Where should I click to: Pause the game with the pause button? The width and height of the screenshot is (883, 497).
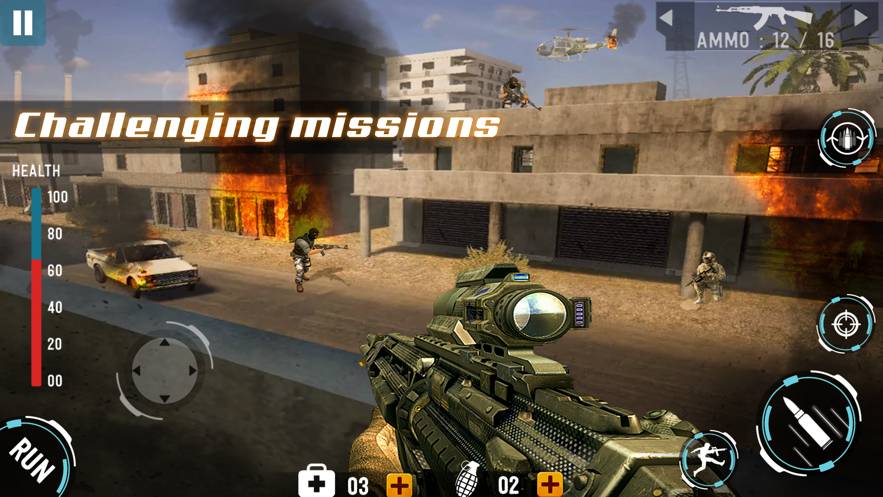21,21
